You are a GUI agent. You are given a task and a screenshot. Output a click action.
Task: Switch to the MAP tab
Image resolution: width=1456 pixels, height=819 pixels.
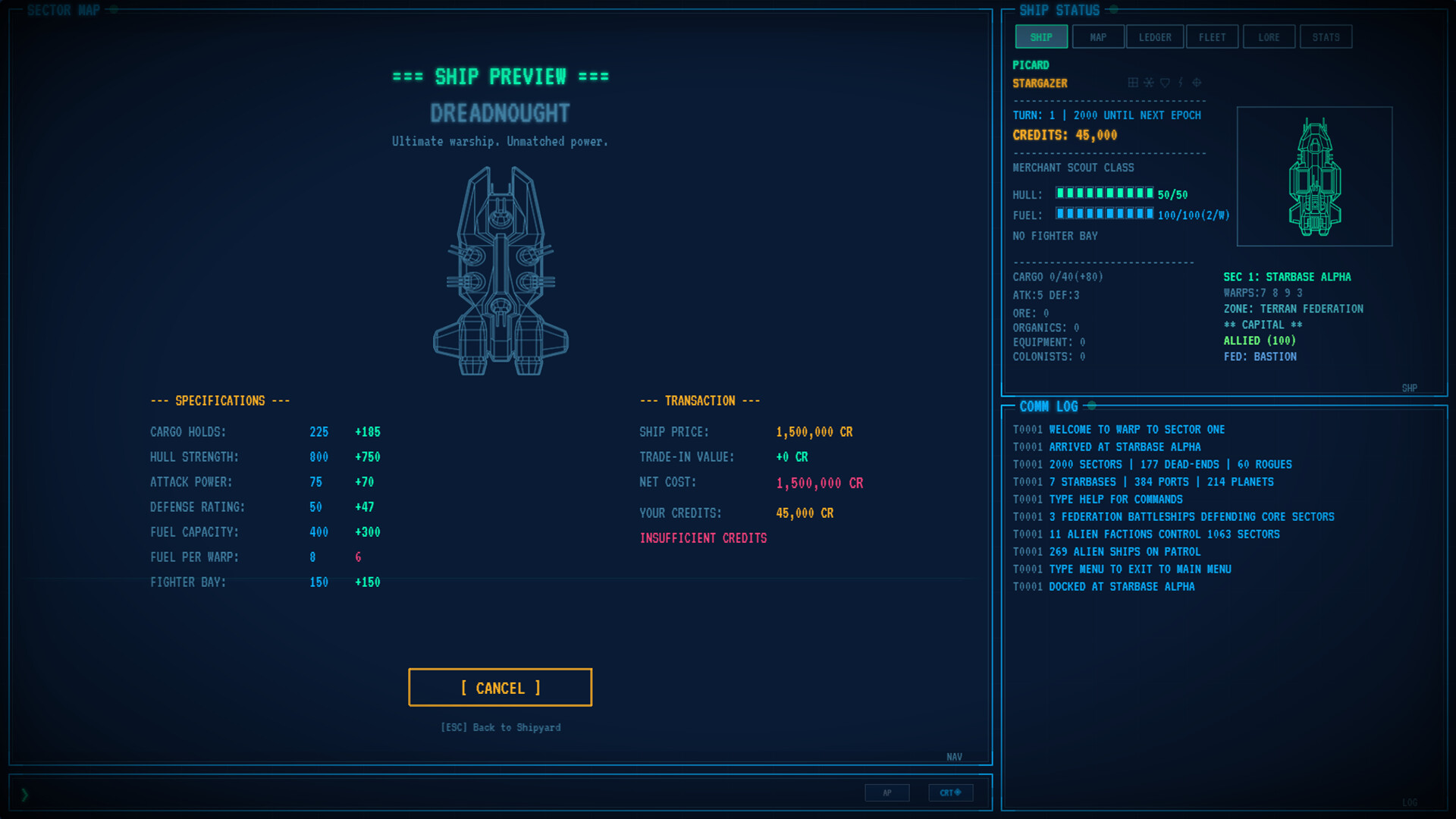point(1098,36)
